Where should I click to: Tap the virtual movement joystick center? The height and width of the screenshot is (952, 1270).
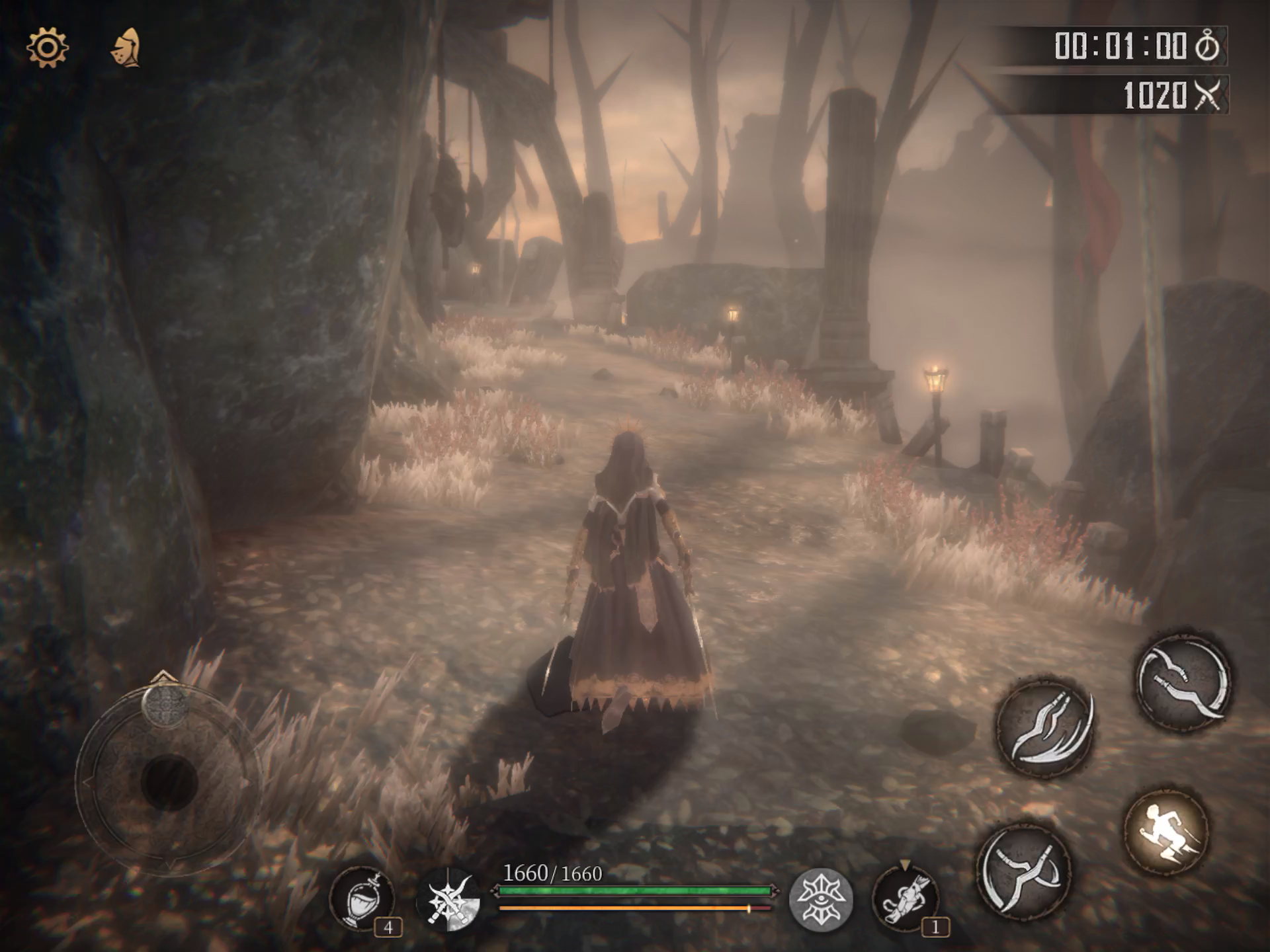(169, 782)
